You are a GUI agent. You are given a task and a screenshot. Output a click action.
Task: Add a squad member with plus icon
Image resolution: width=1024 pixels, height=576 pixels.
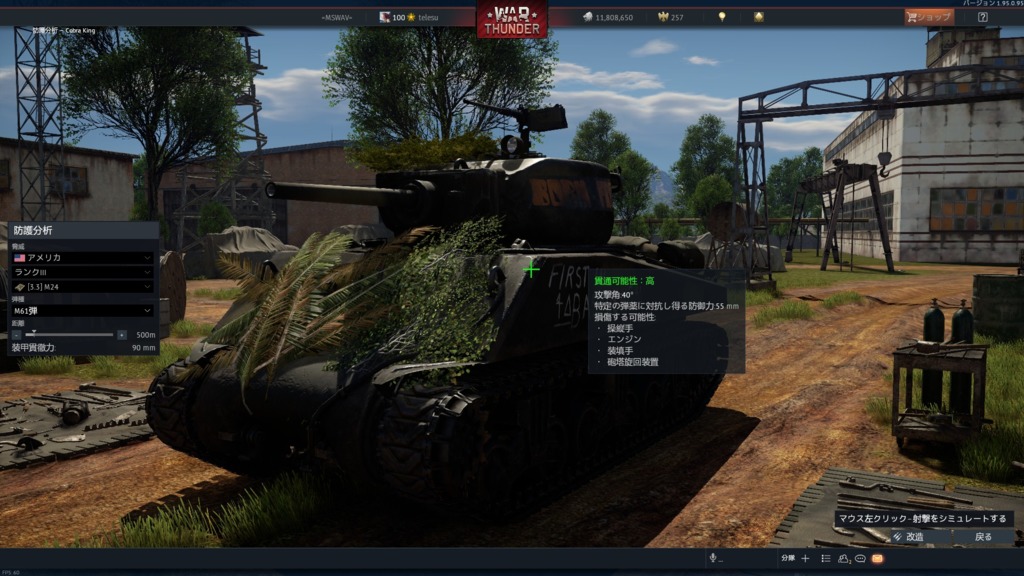[805, 558]
